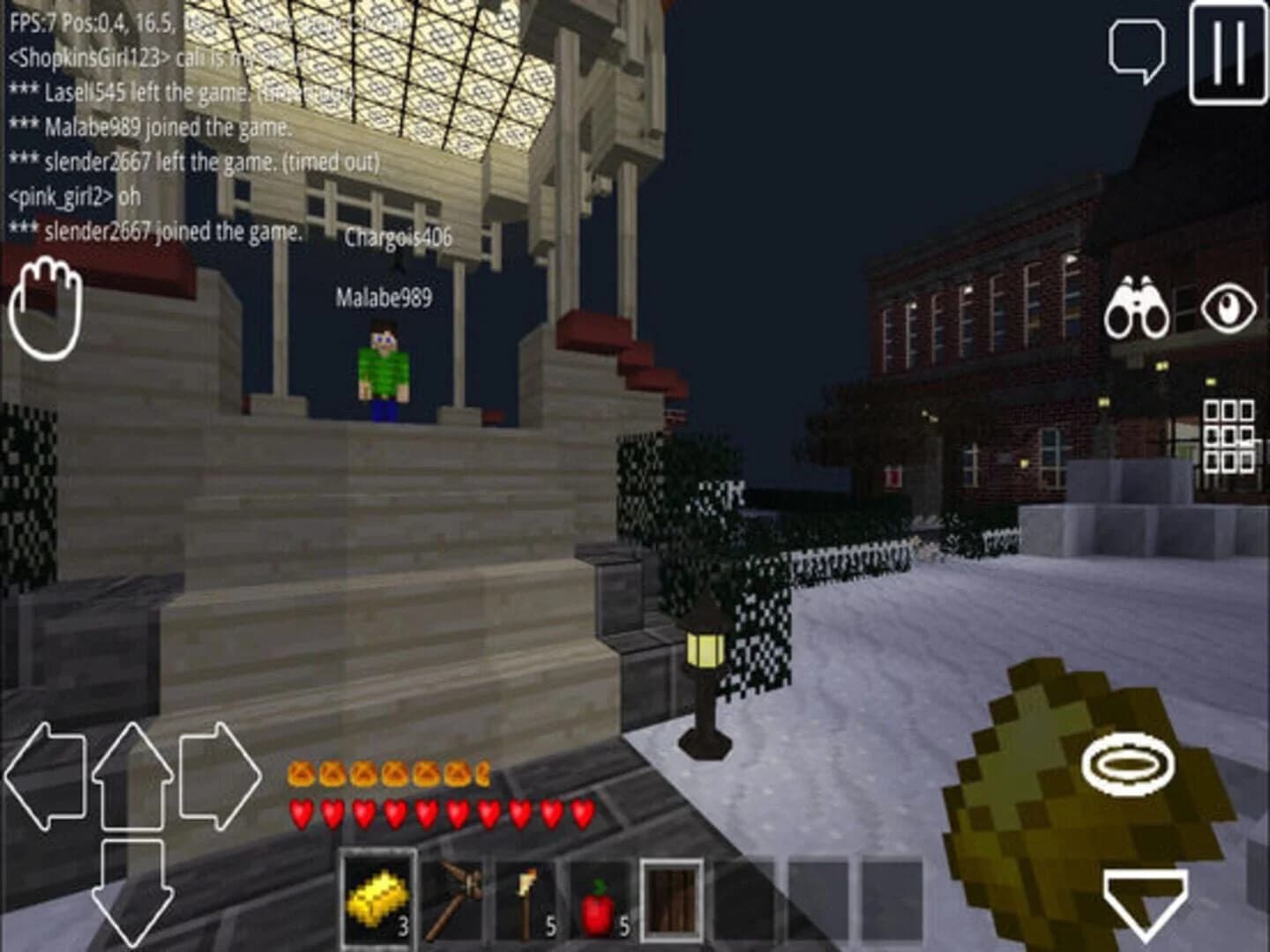Select the apple in the hotbar
The image size is (1270, 952).
pyautogui.click(x=601, y=901)
